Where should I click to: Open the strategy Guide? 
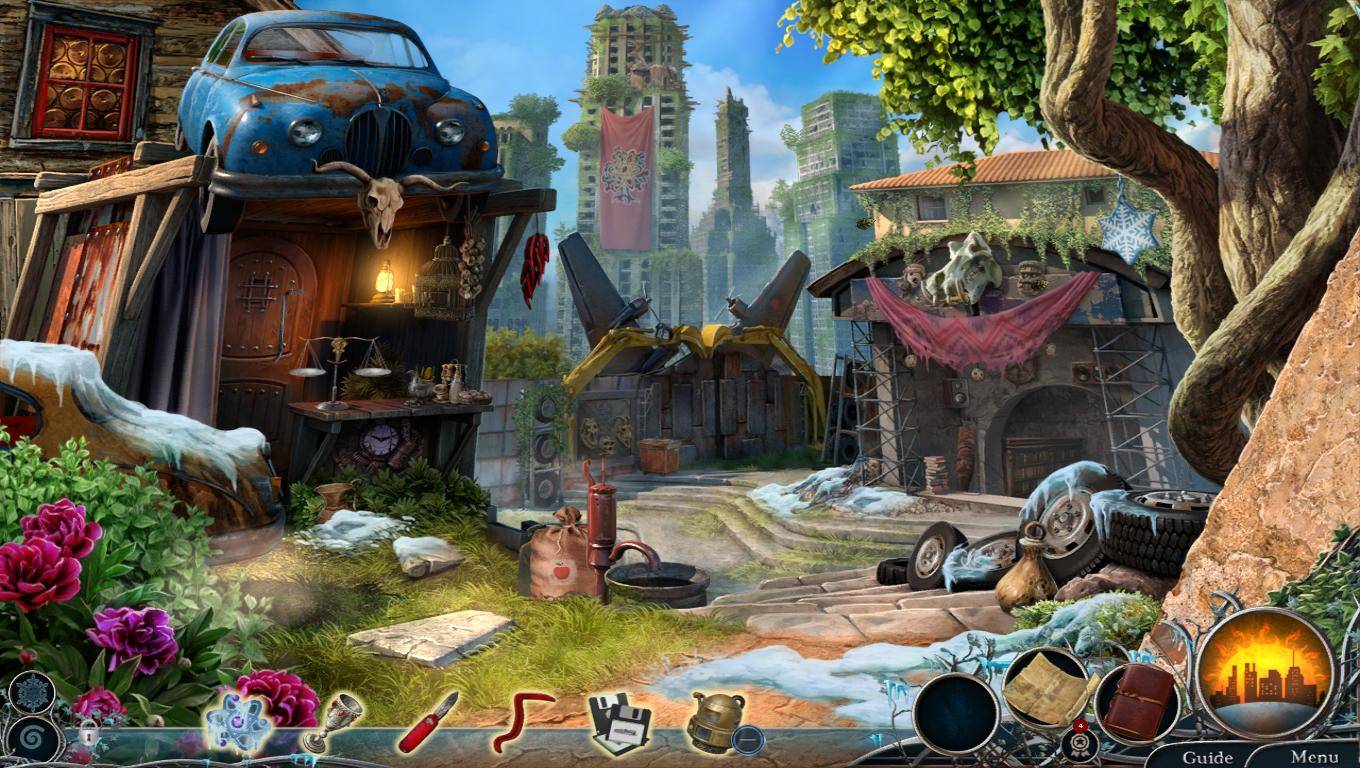click(x=1206, y=756)
